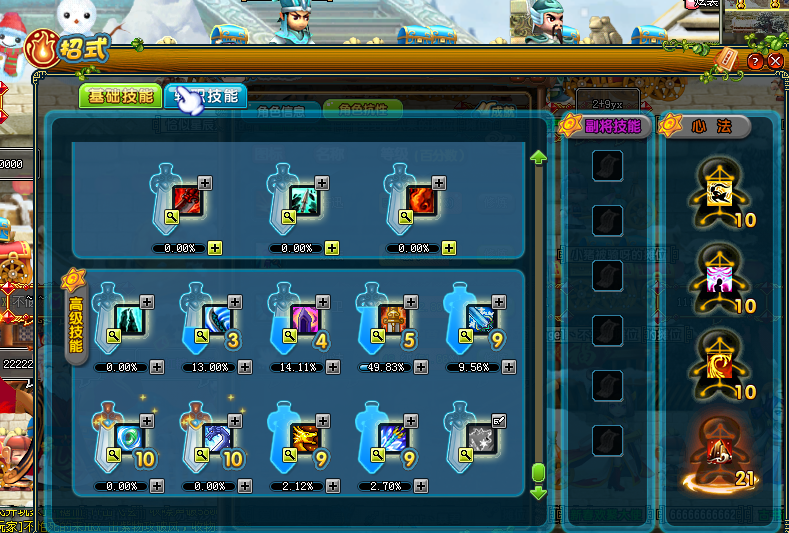Select the purple archway skill level 4
The image size is (789, 533).
(x=305, y=319)
